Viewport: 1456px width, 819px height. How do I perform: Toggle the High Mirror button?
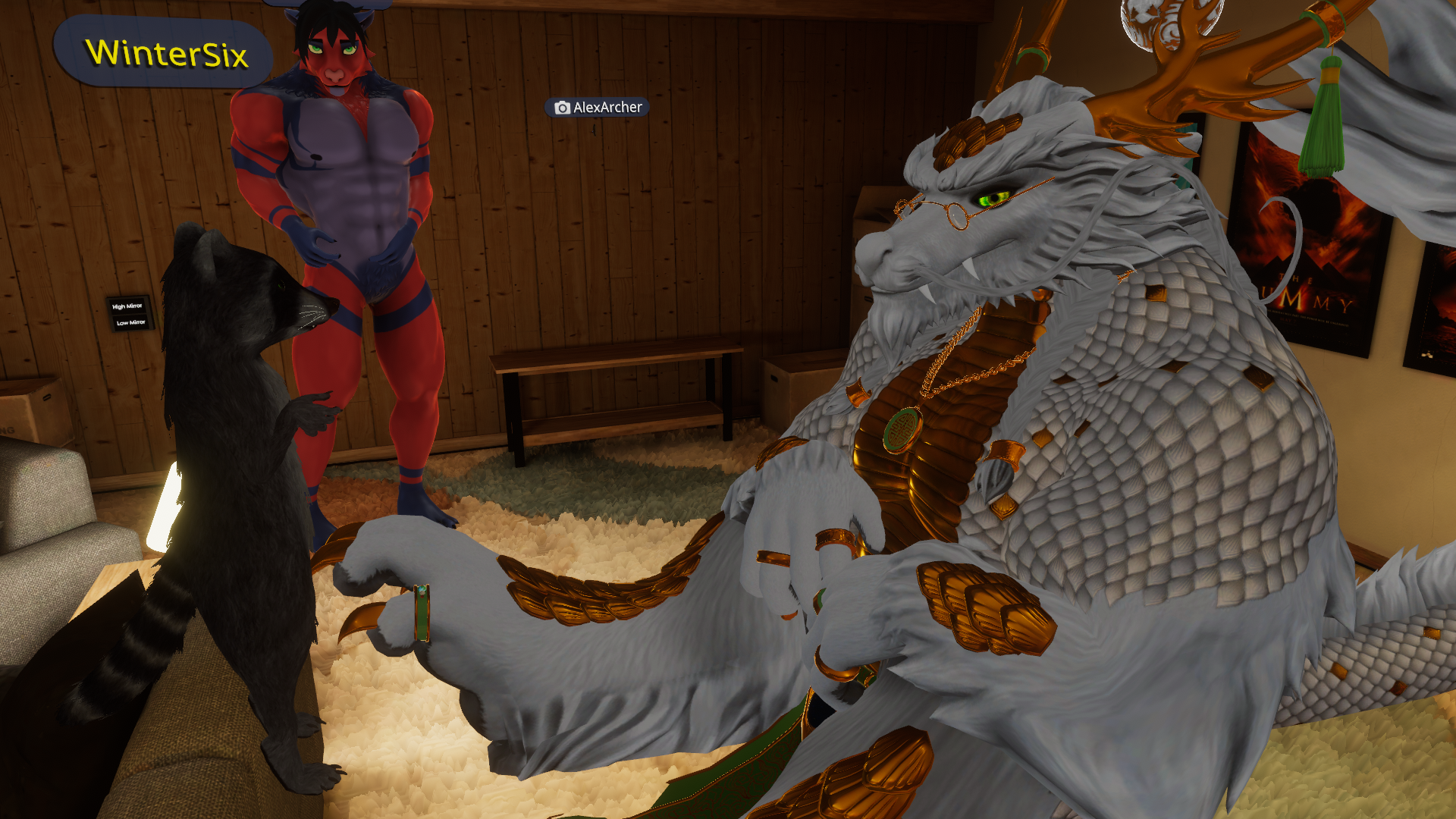pos(127,306)
